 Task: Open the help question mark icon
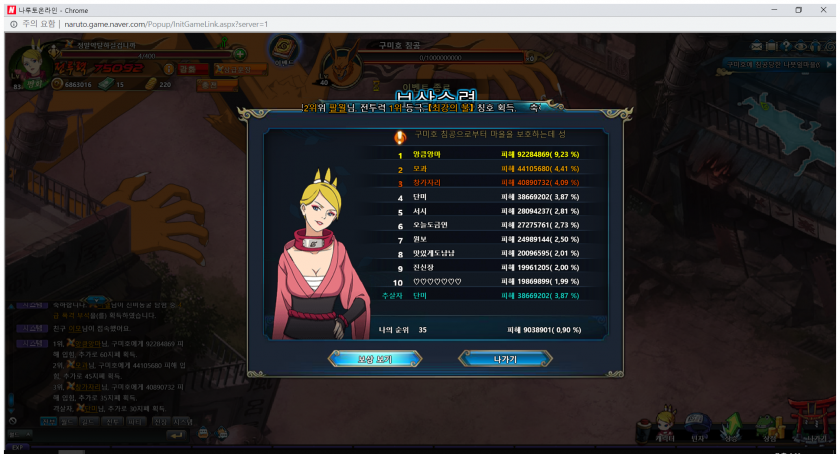pos(786,46)
